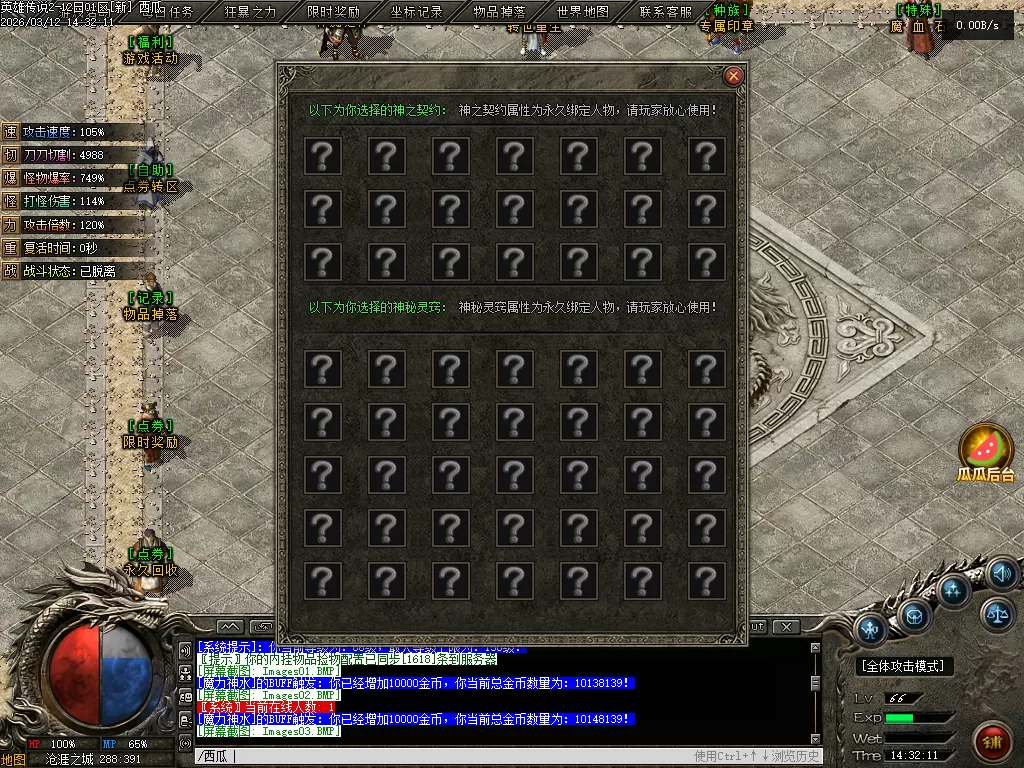Open the 世界地图 world map
Viewport: 1024px width, 768px height.
click(582, 12)
